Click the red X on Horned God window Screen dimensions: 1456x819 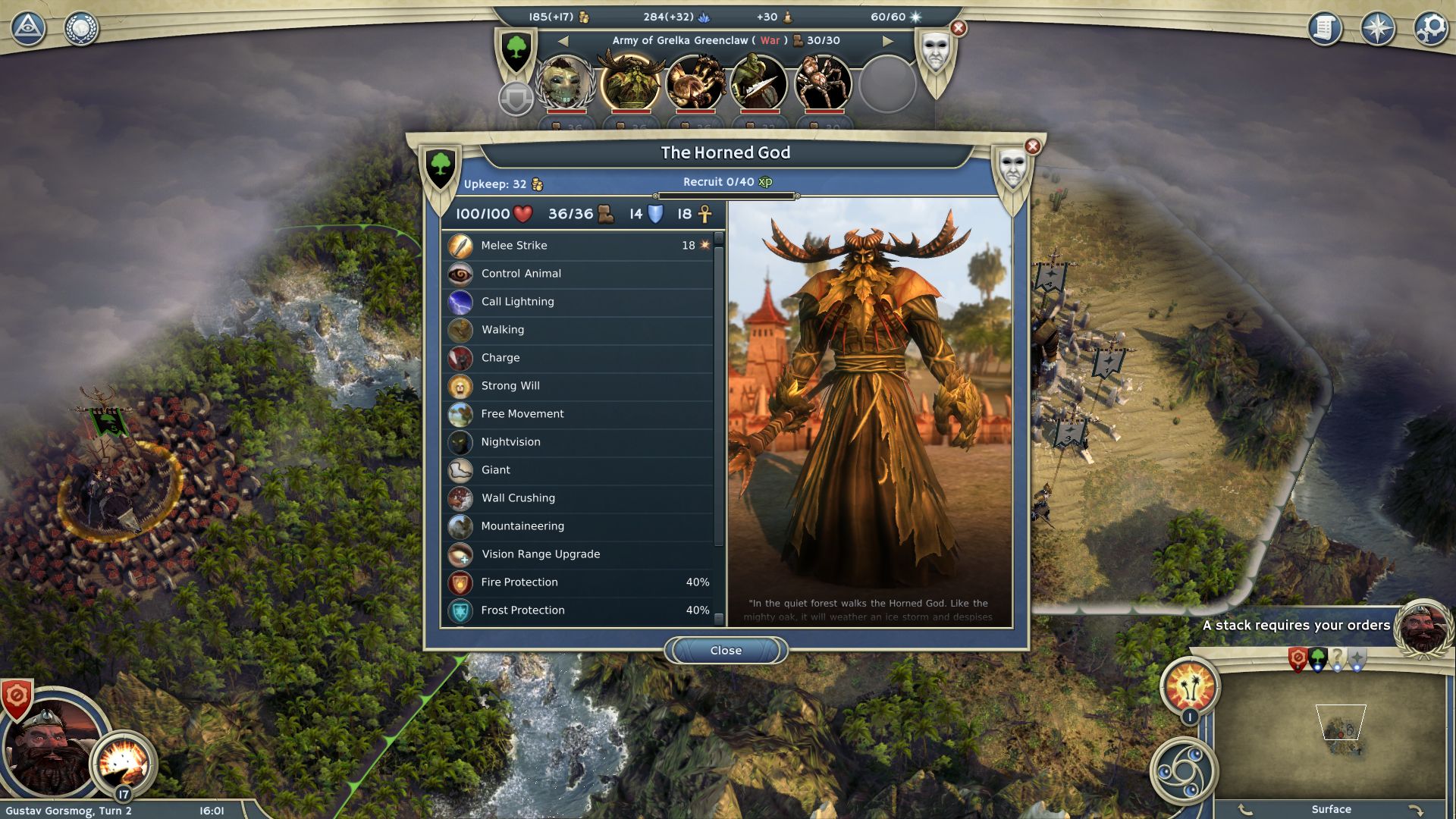1032,146
